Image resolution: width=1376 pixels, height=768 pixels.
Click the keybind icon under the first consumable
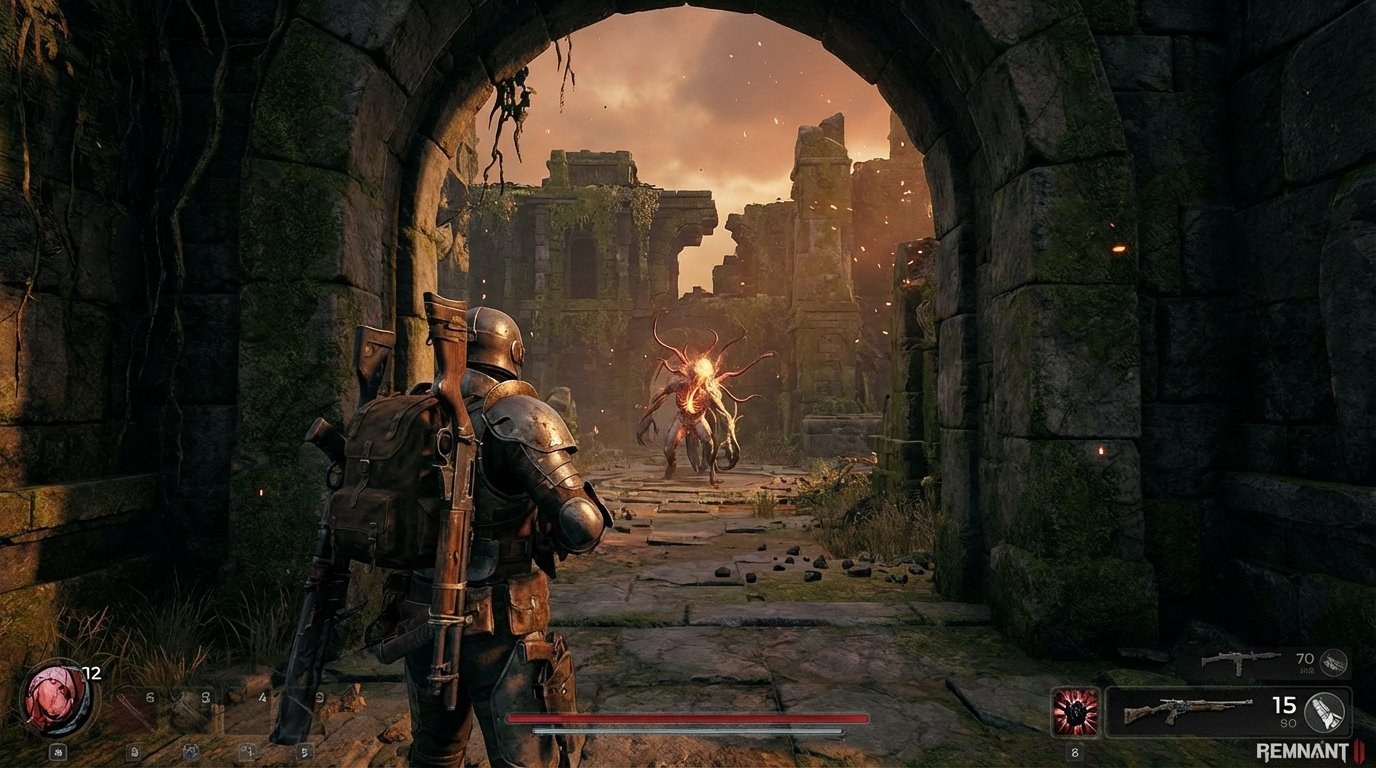pos(135,752)
